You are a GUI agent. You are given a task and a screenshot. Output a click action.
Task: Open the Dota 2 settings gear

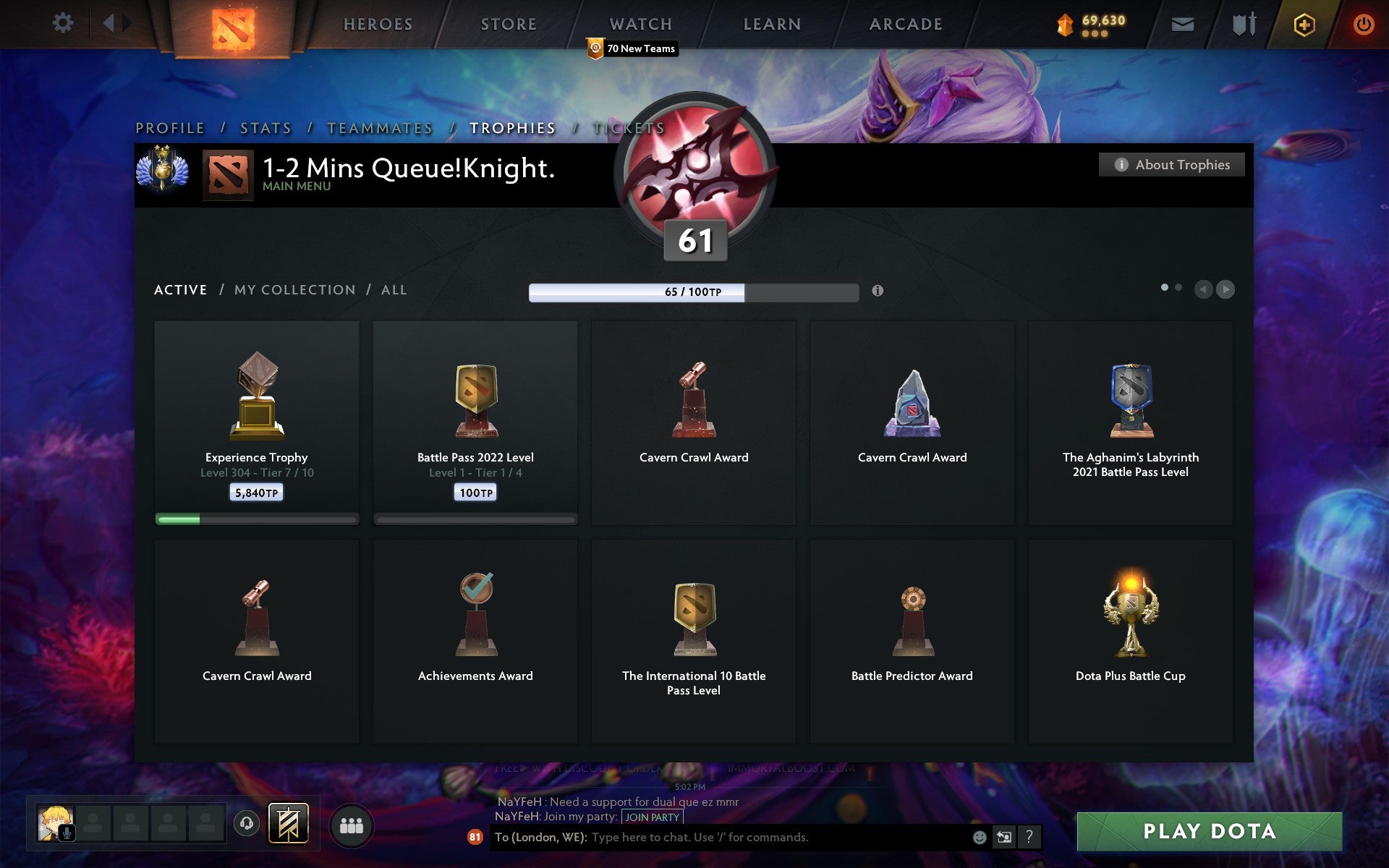click(64, 22)
